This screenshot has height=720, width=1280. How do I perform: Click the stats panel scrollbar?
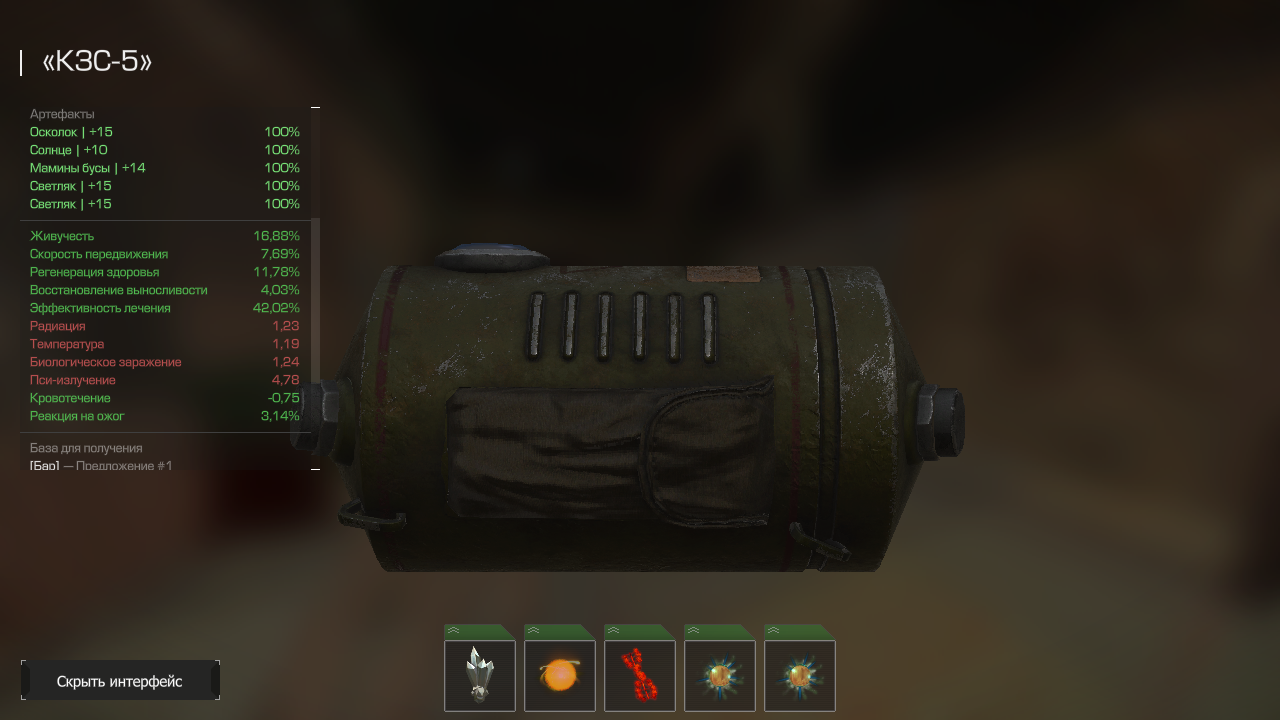click(x=316, y=300)
